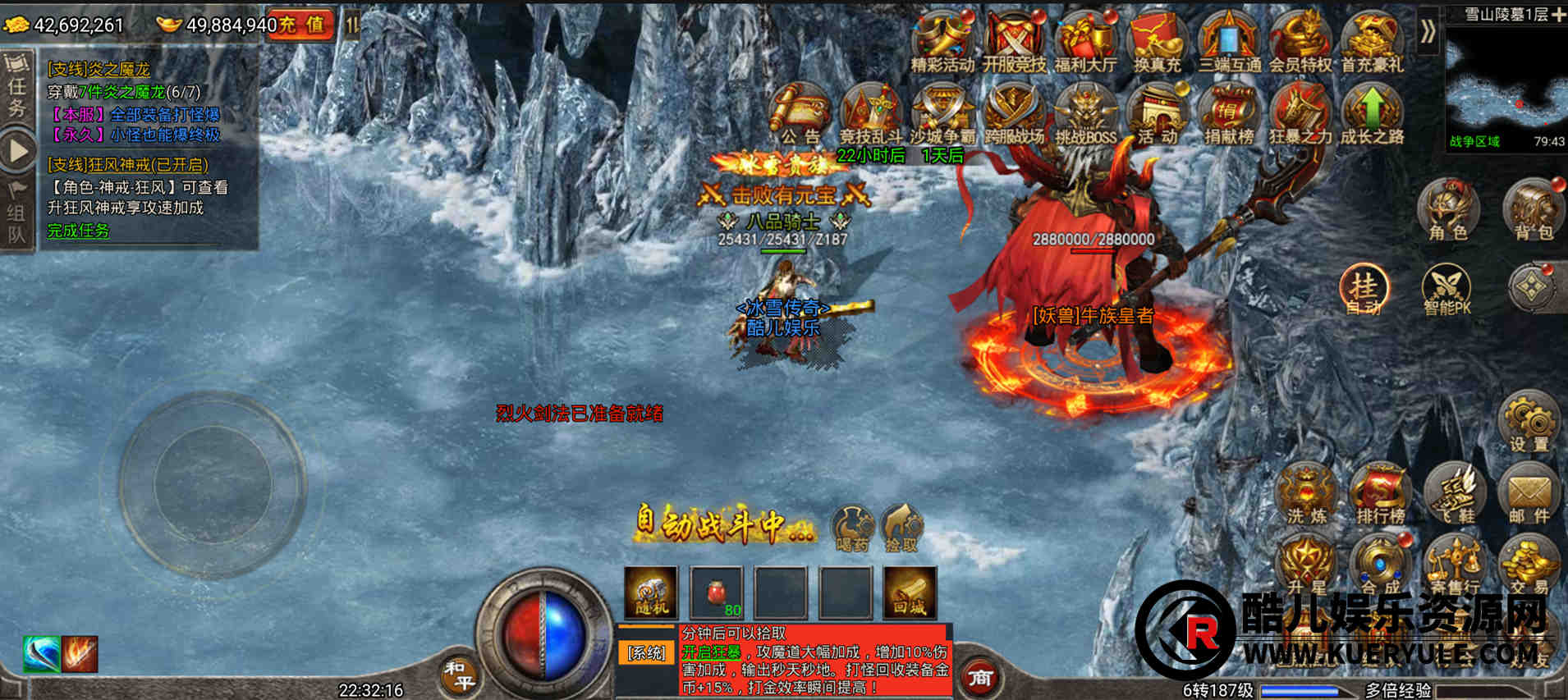Open the 公告 announcement scroll

pos(800,115)
